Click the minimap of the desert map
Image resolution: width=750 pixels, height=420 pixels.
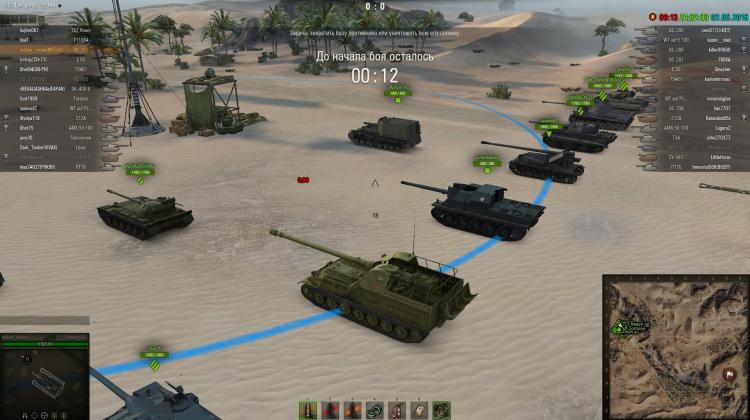point(676,346)
